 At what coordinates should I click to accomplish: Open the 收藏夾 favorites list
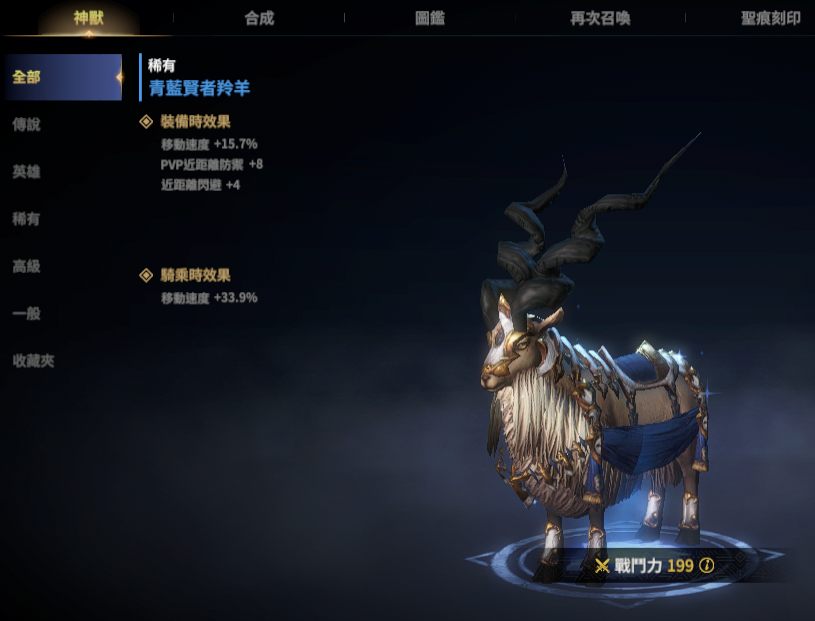click(x=34, y=361)
